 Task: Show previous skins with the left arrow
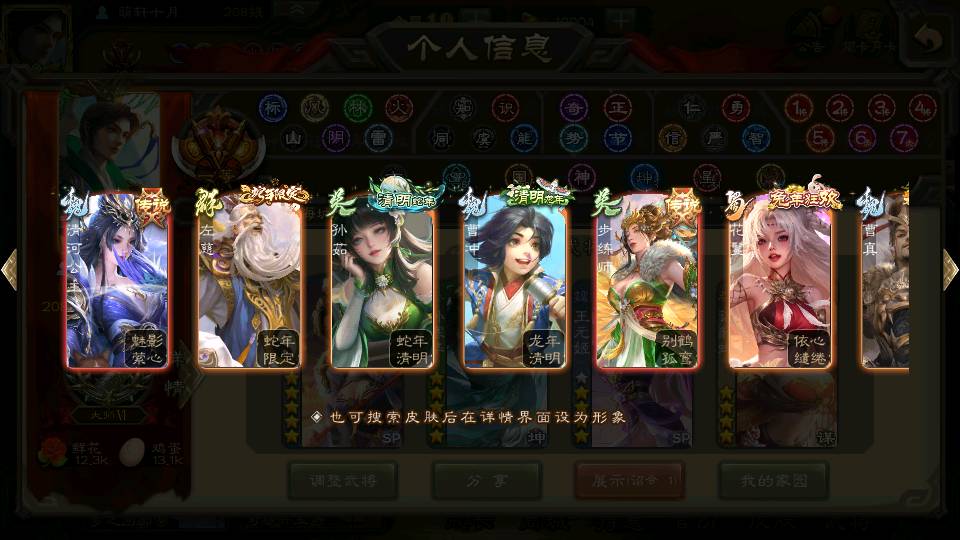10,270
